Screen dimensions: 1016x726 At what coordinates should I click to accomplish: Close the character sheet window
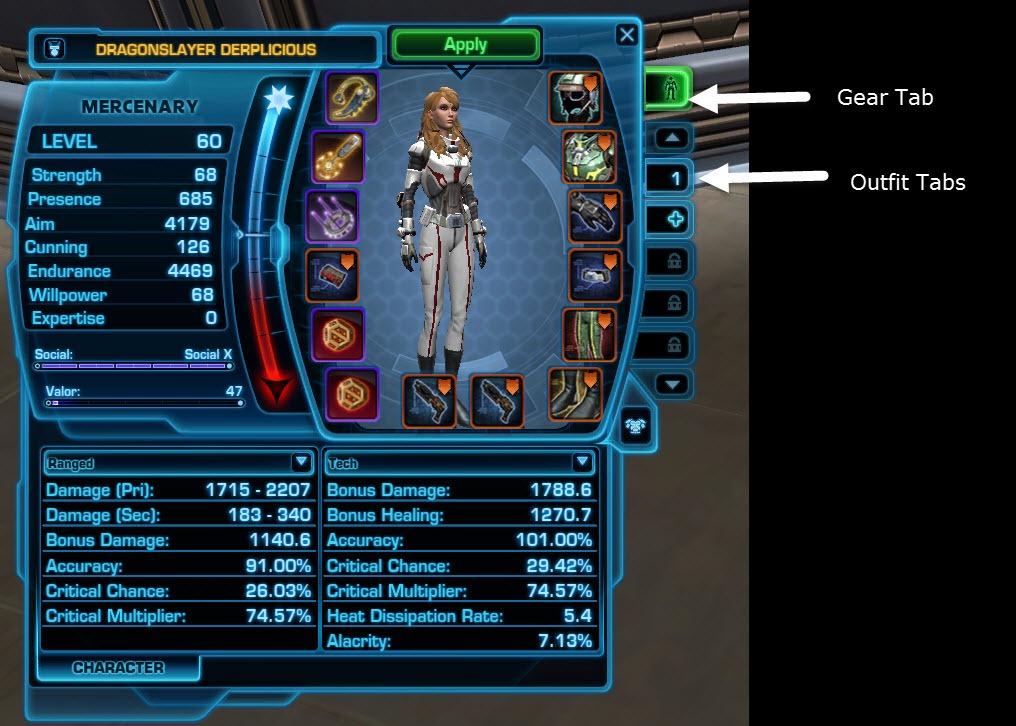click(627, 36)
